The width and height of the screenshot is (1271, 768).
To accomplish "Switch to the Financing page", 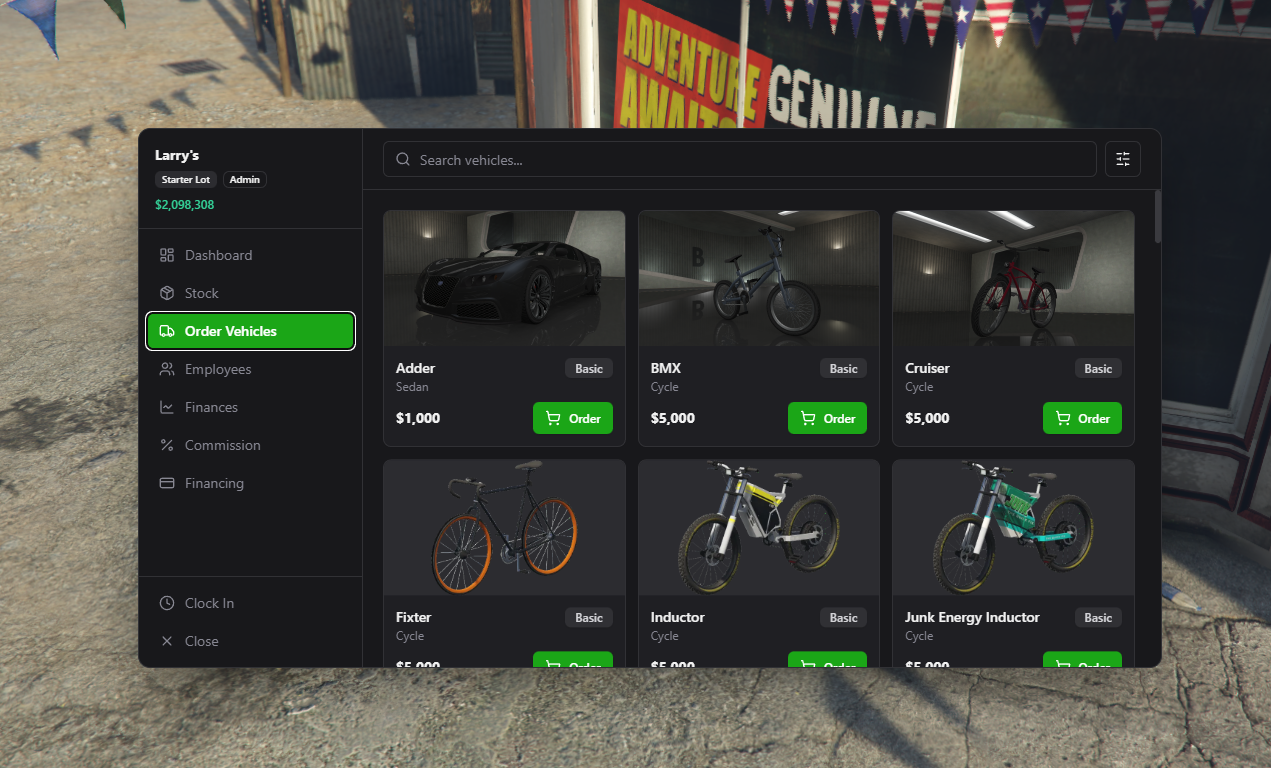I will (214, 483).
